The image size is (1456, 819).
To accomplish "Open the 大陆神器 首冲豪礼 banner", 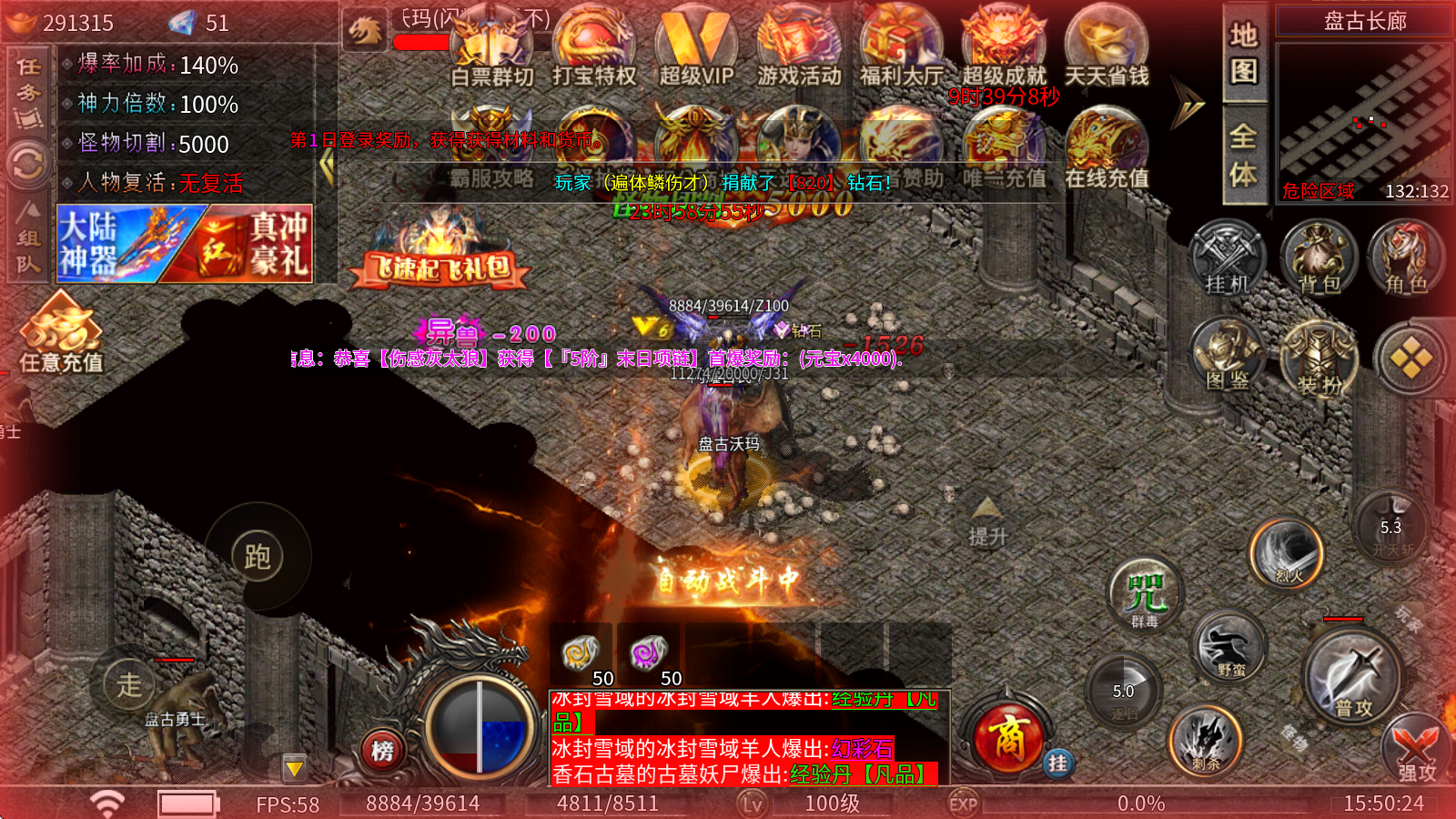I will pyautogui.click(x=185, y=243).
